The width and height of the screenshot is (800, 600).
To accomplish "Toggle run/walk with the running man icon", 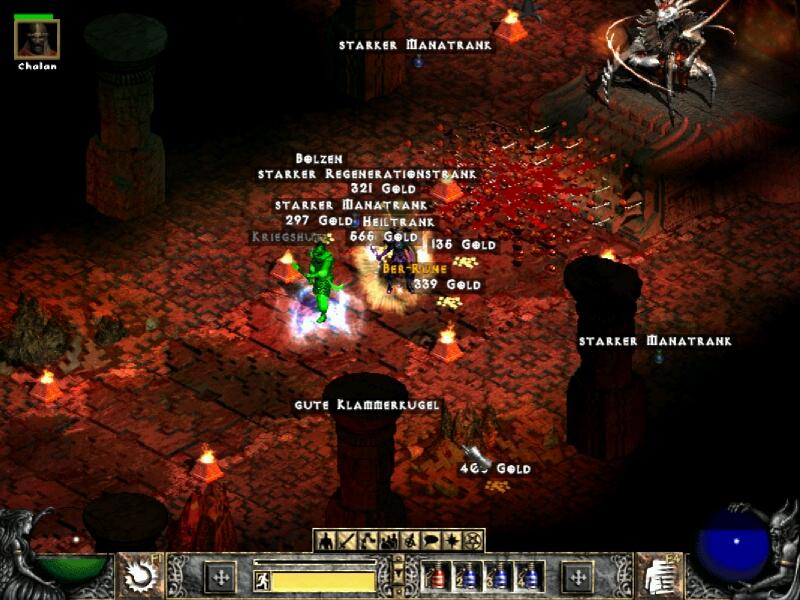I will [x=263, y=580].
